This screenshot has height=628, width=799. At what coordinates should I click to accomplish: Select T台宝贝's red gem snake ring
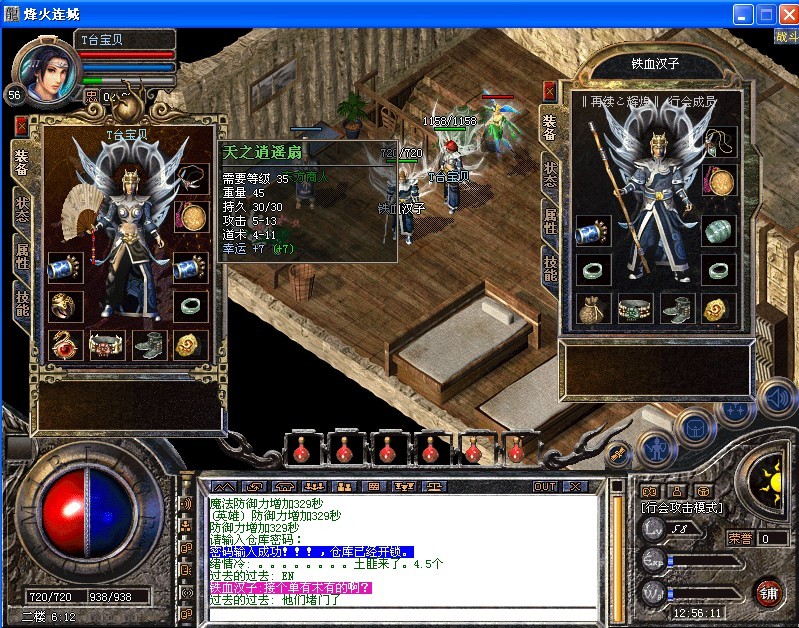pyautogui.click(x=67, y=345)
